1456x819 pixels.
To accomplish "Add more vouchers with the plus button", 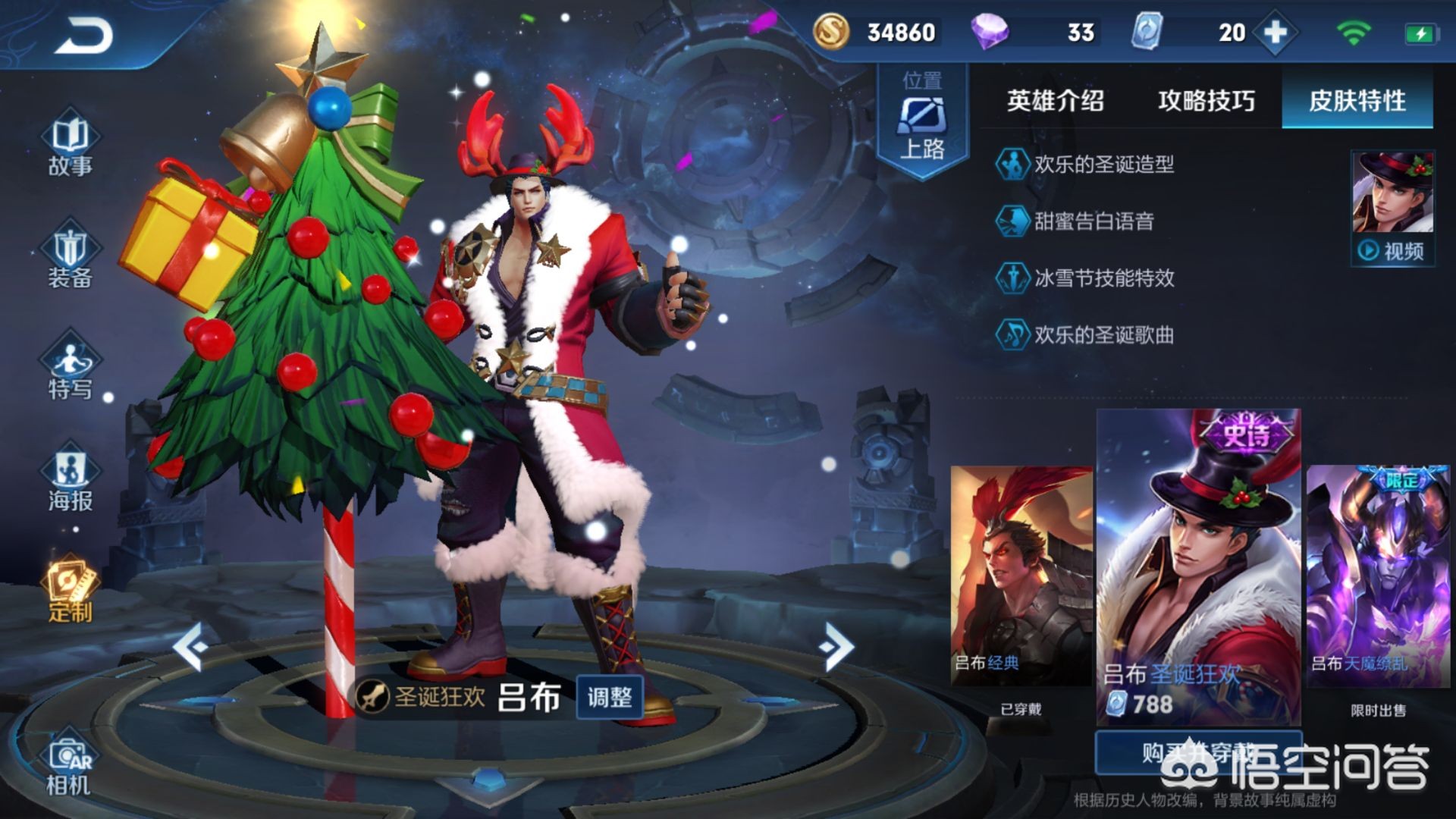I will (1276, 33).
